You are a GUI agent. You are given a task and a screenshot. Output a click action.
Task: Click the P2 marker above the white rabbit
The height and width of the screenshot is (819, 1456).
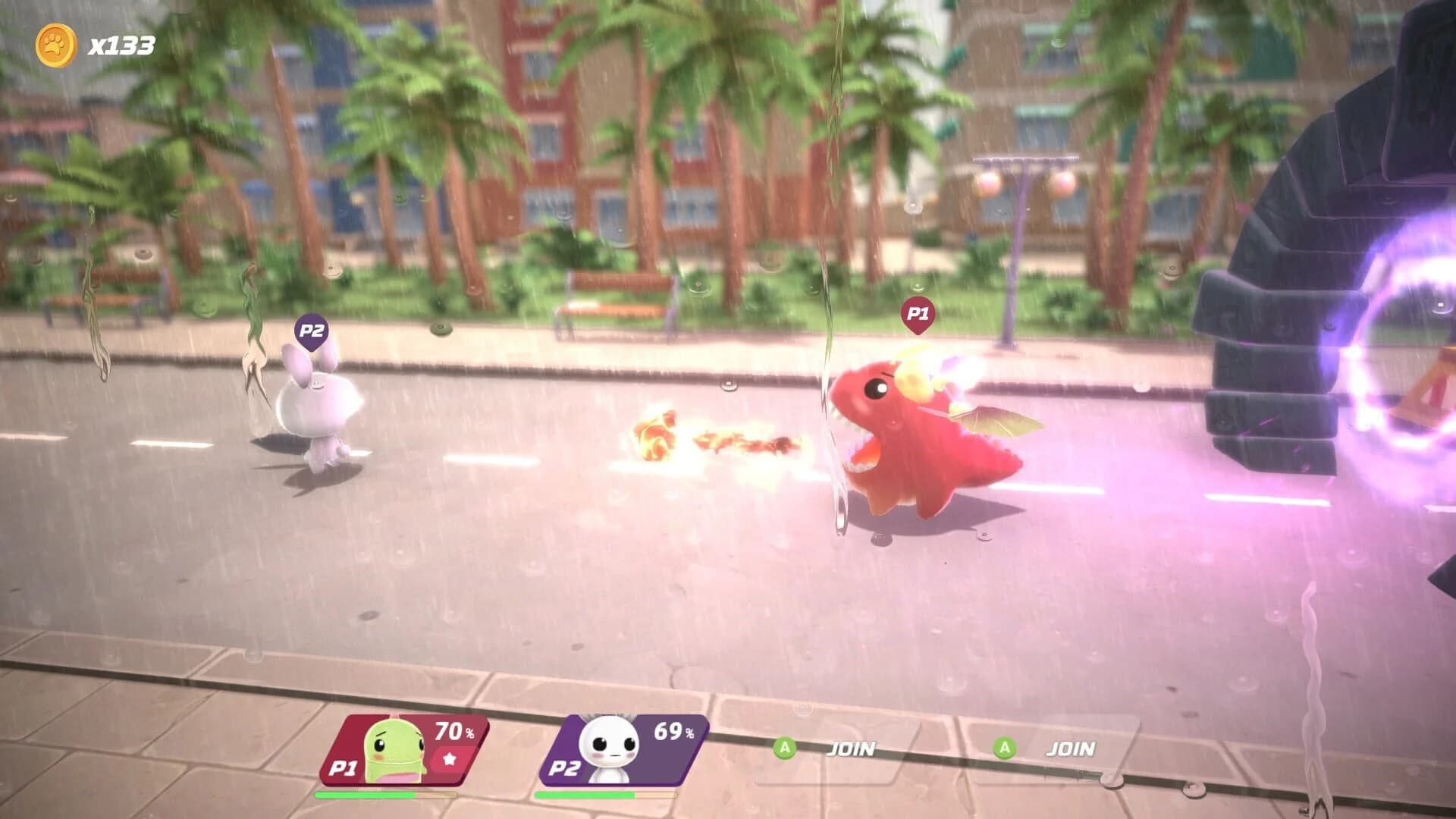click(311, 329)
